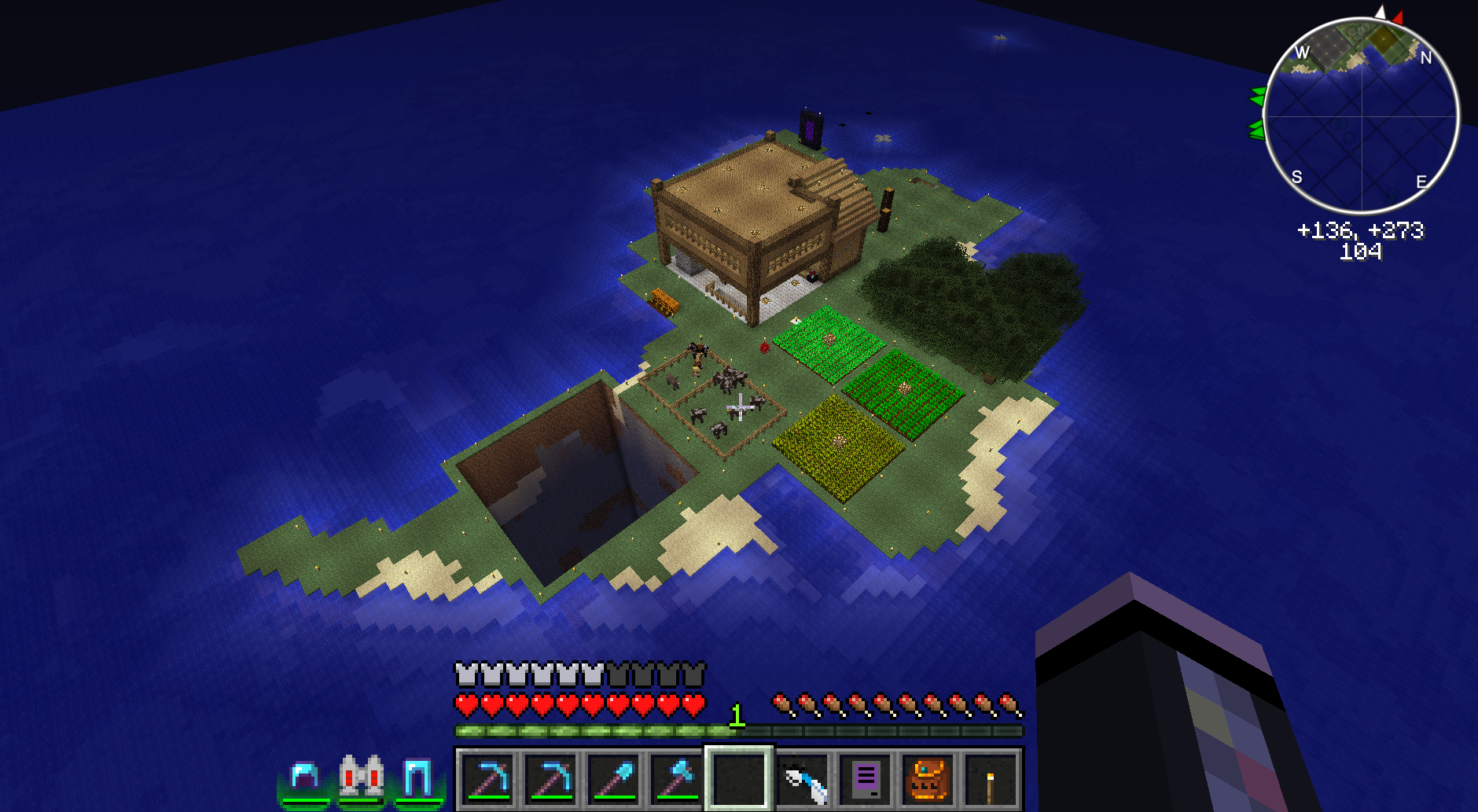Choose the empty highlighted hotbar slot
Screen dimensions: 1478x812
(739, 779)
